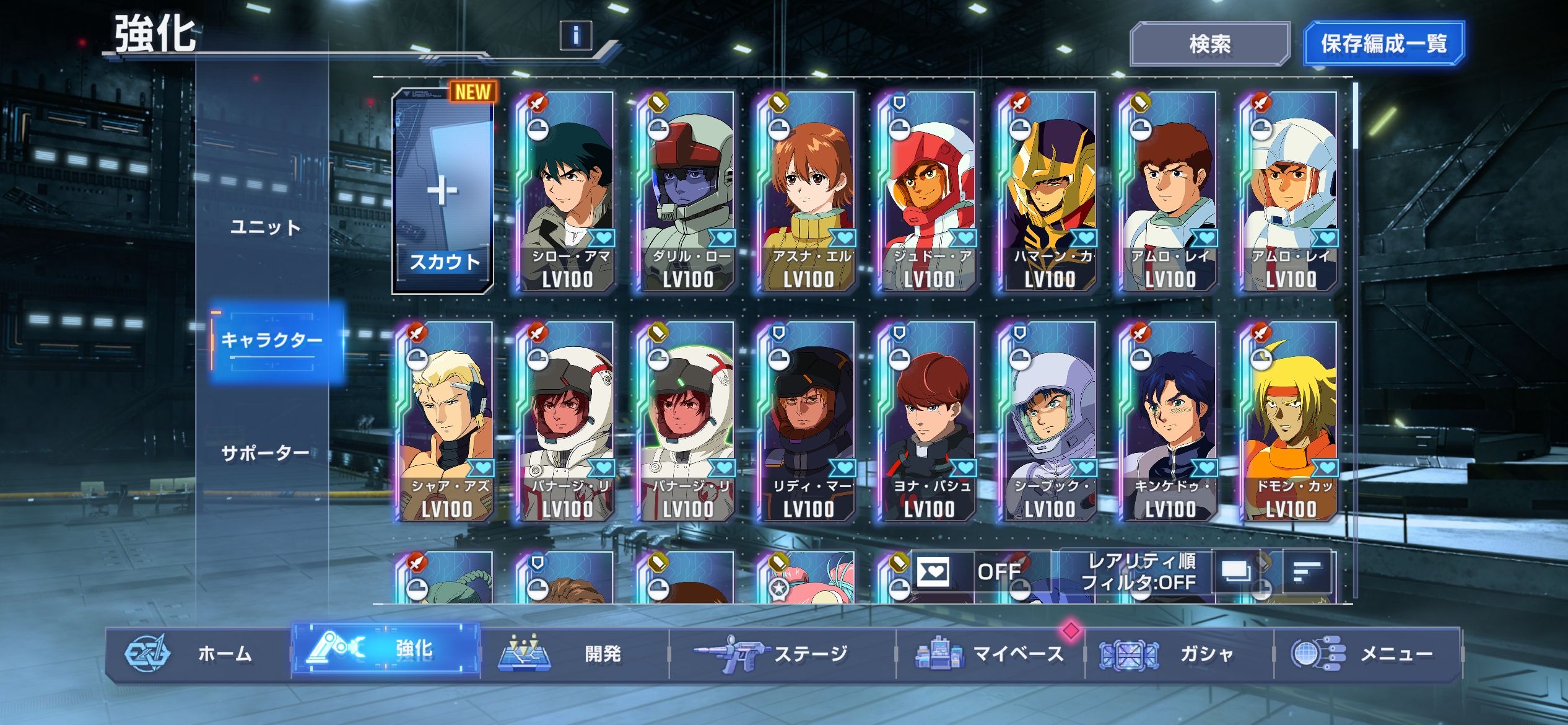Select the キャラクター tab
Image resolution: width=1568 pixels, height=725 pixels.
point(272,340)
